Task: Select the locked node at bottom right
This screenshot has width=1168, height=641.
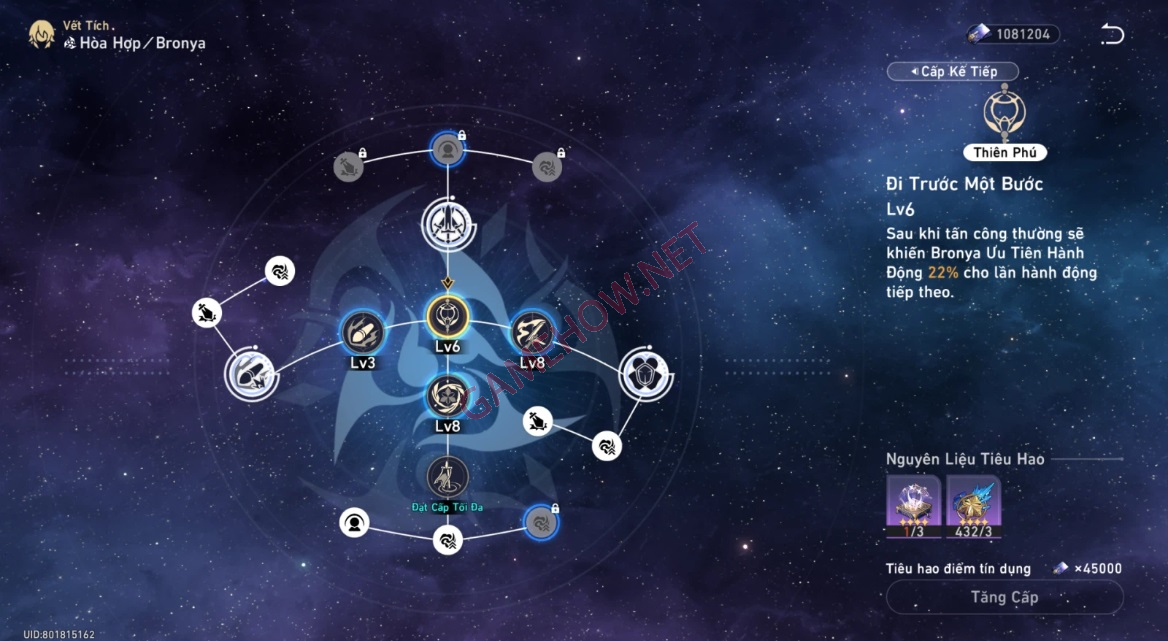Action: (541, 521)
